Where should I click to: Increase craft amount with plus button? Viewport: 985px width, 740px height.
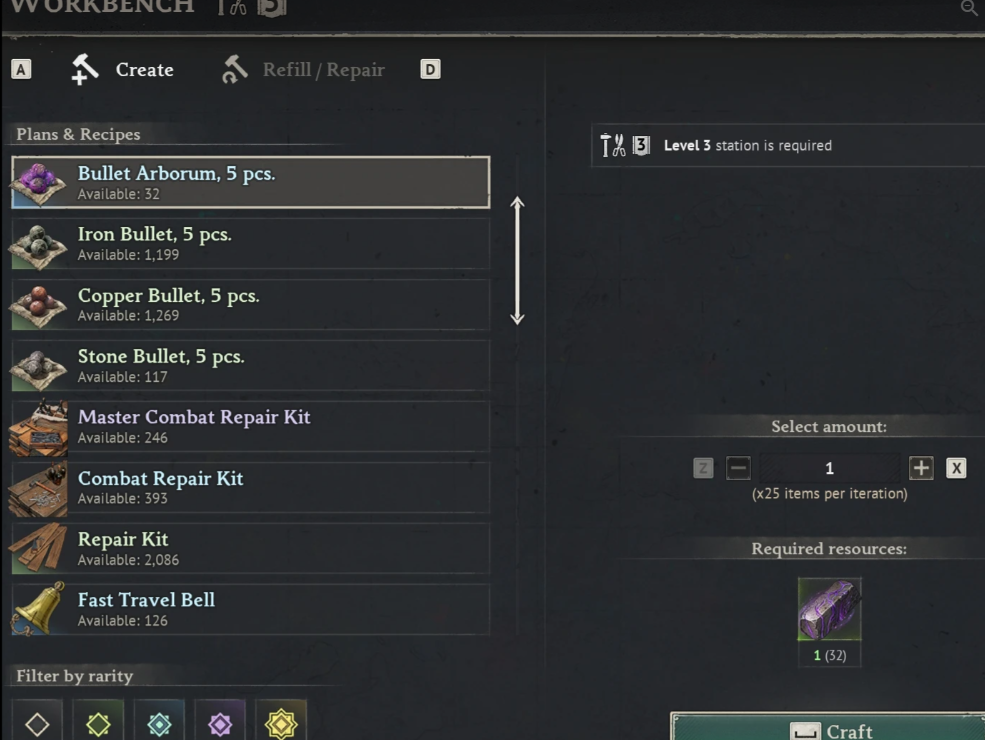(921, 468)
